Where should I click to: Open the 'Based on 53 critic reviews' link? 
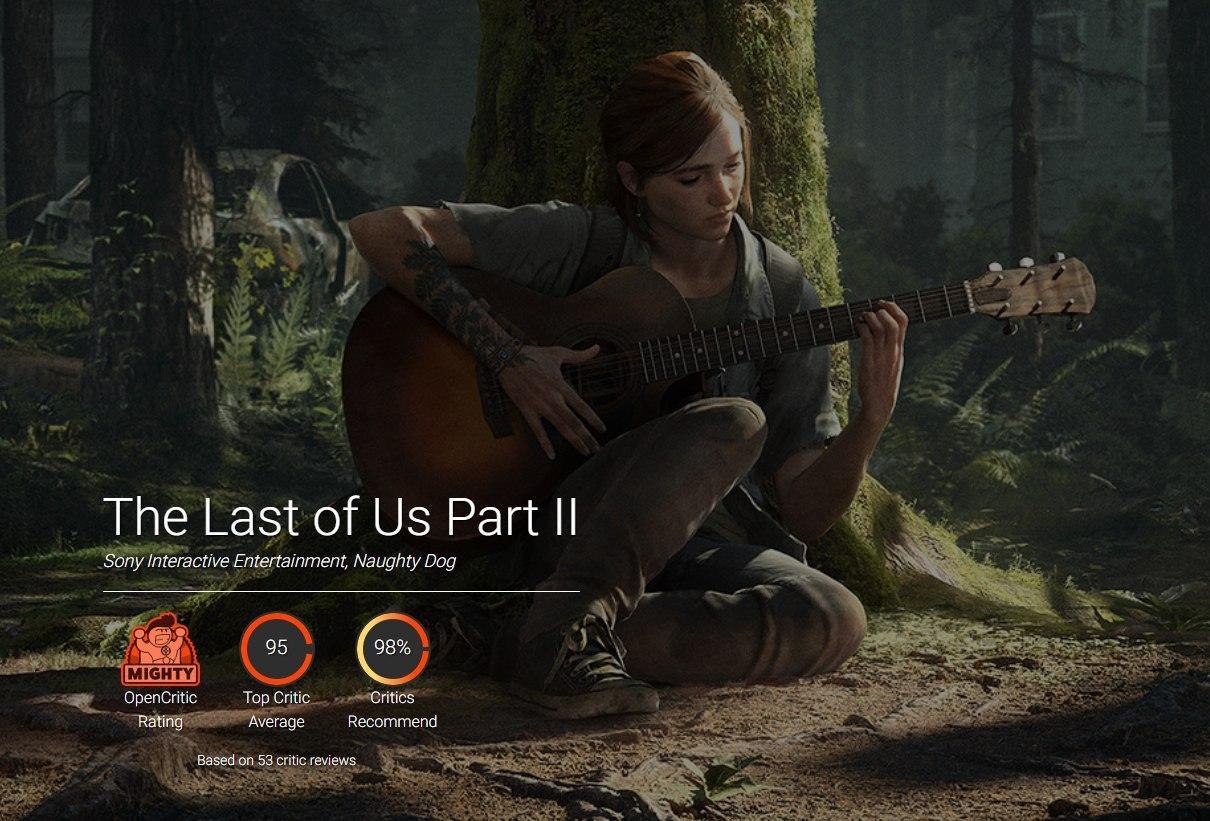pos(276,760)
